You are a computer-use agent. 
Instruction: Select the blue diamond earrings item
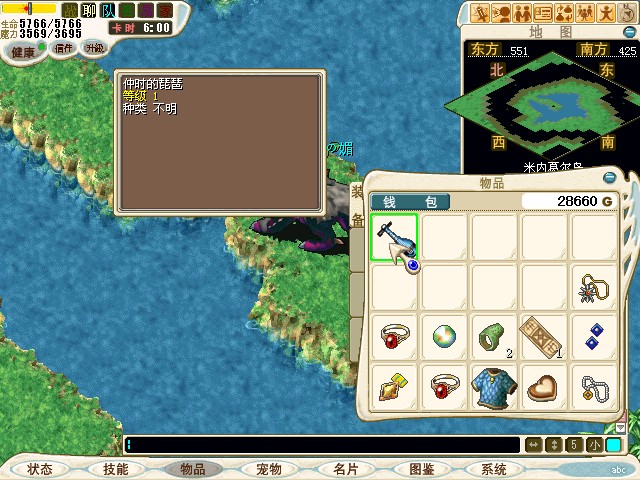tap(594, 338)
